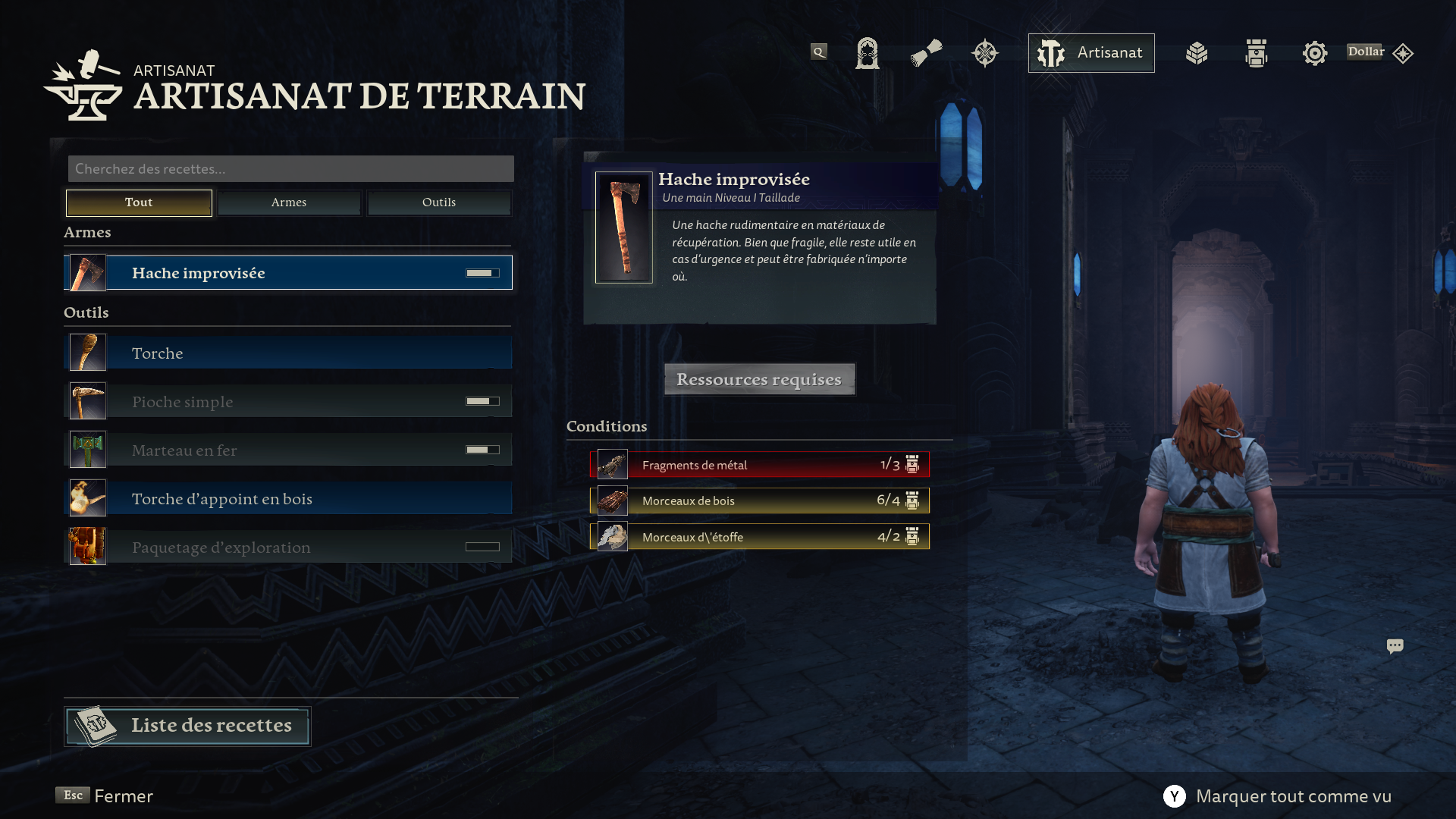The image size is (1456, 819).
Task: Show only Outils recipes
Action: click(439, 202)
